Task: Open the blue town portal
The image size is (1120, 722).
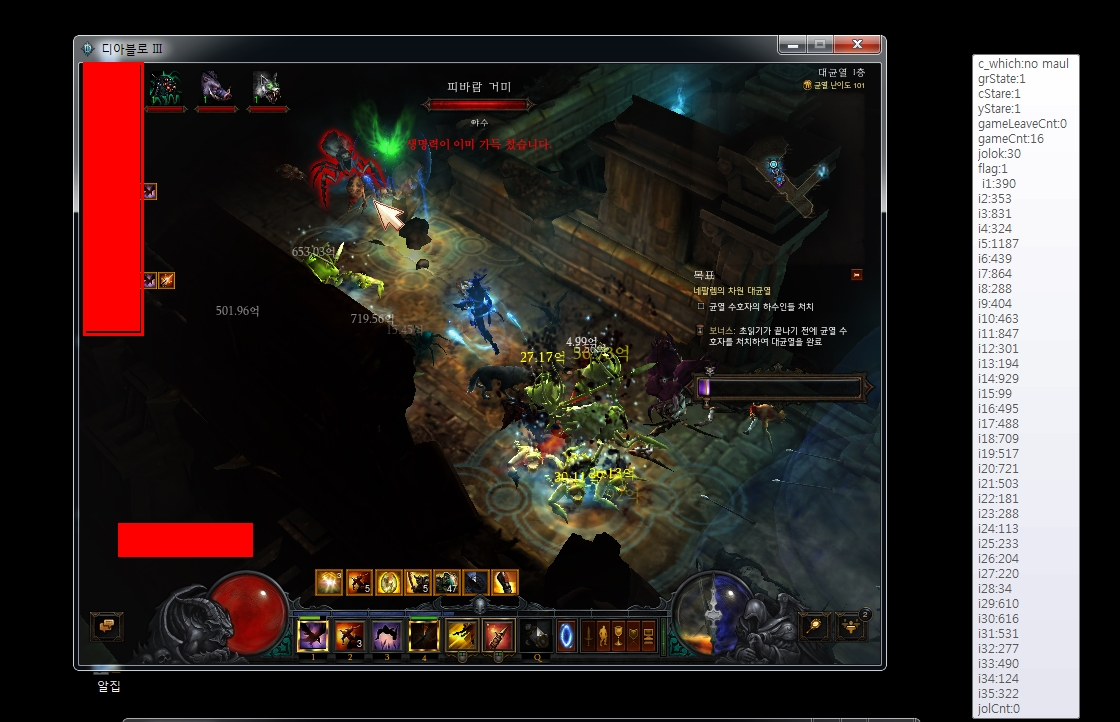Action: click(567, 635)
